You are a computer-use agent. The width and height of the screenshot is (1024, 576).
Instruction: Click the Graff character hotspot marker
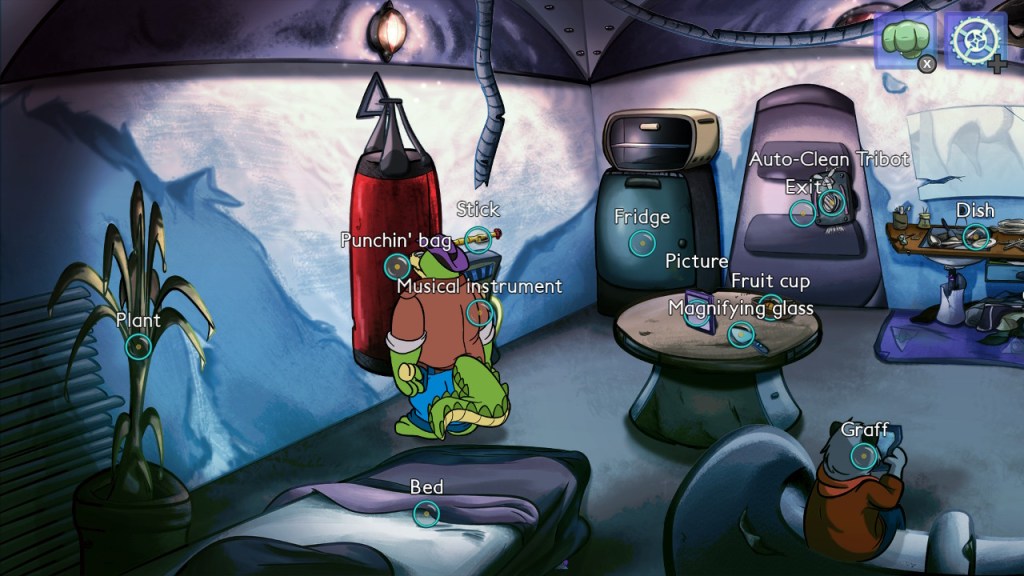tap(864, 456)
